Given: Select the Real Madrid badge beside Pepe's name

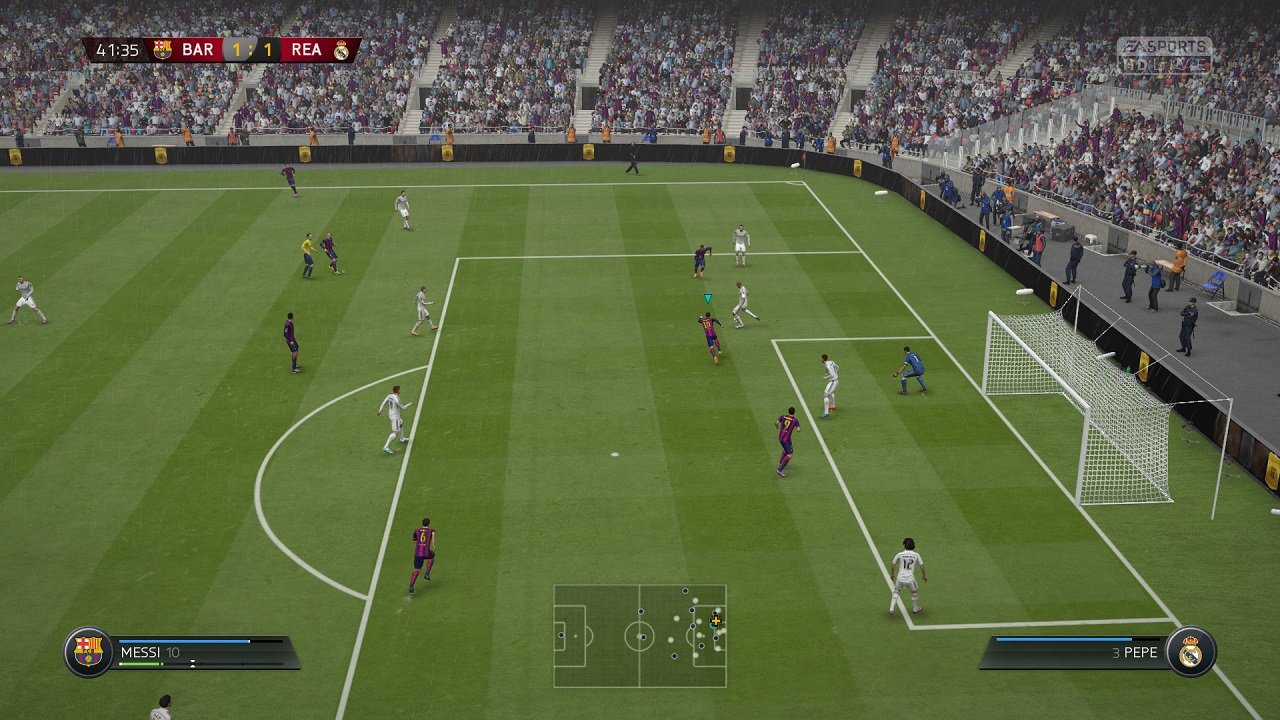Looking at the screenshot, I should [1190, 652].
